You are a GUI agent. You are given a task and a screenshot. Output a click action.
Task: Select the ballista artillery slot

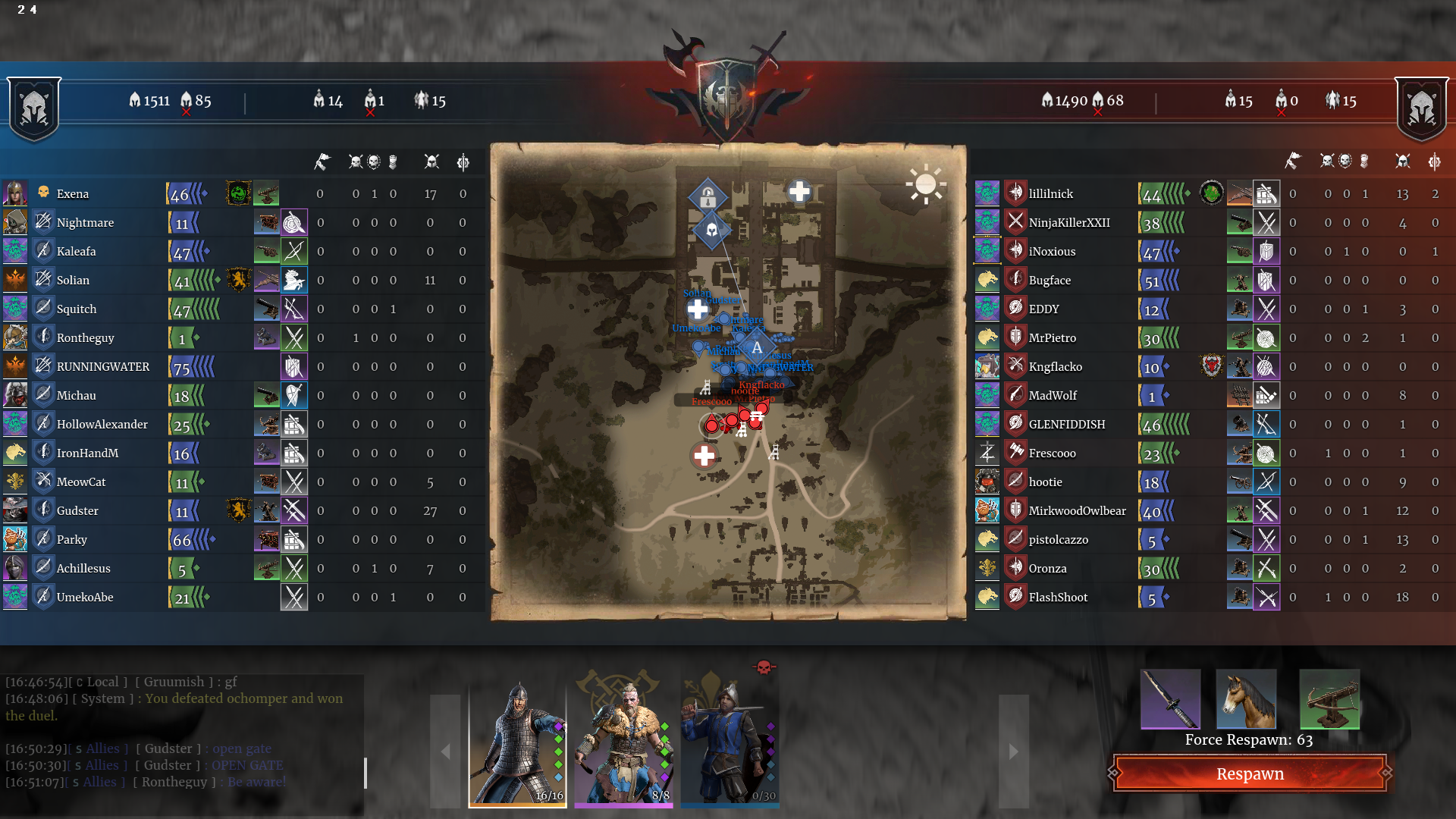point(1329,699)
